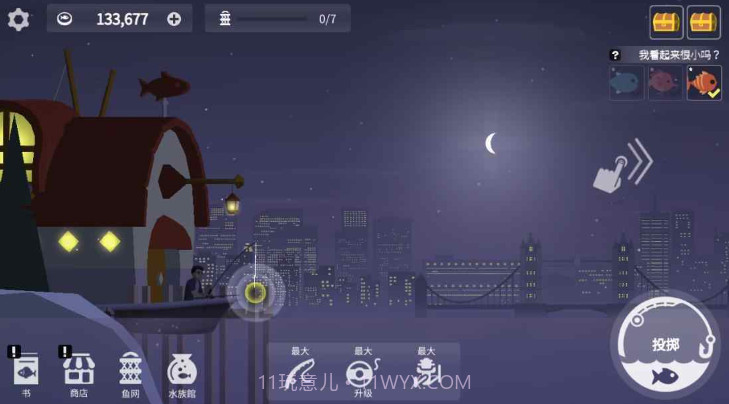Screen dimensions: 729x404
Task: Select the orange striped fish with checkmark
Action: pos(703,83)
